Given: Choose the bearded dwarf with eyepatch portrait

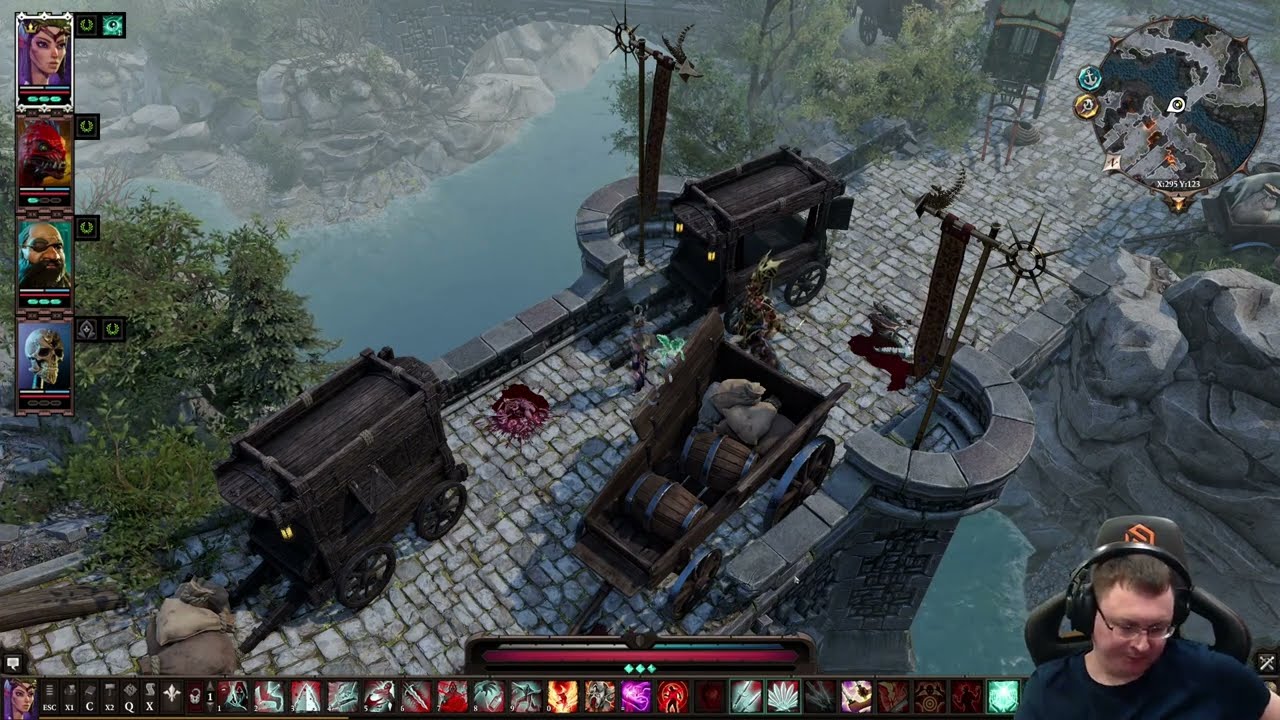Looking at the screenshot, I should [x=44, y=256].
